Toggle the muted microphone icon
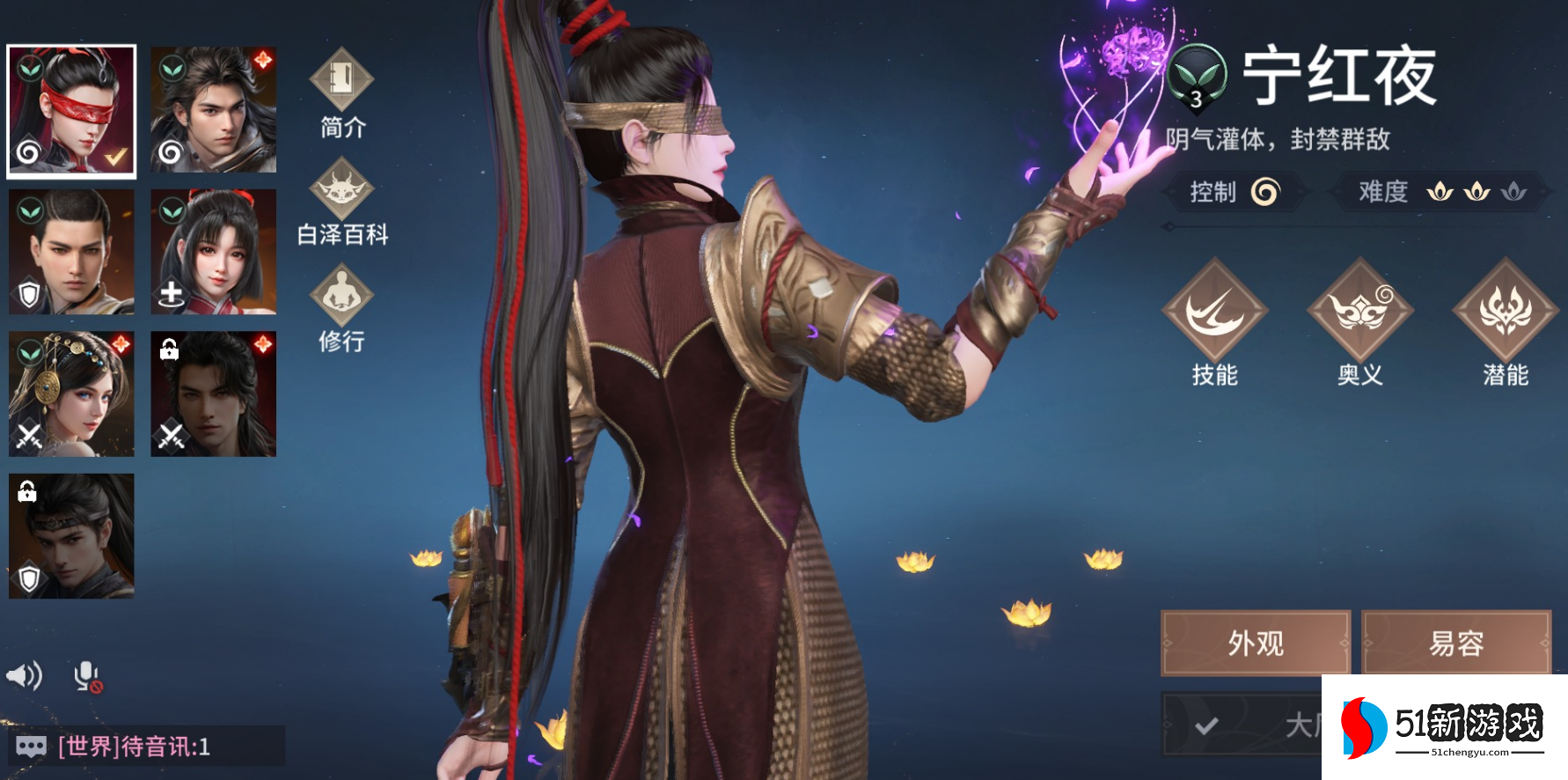The image size is (1568, 780). [x=87, y=676]
